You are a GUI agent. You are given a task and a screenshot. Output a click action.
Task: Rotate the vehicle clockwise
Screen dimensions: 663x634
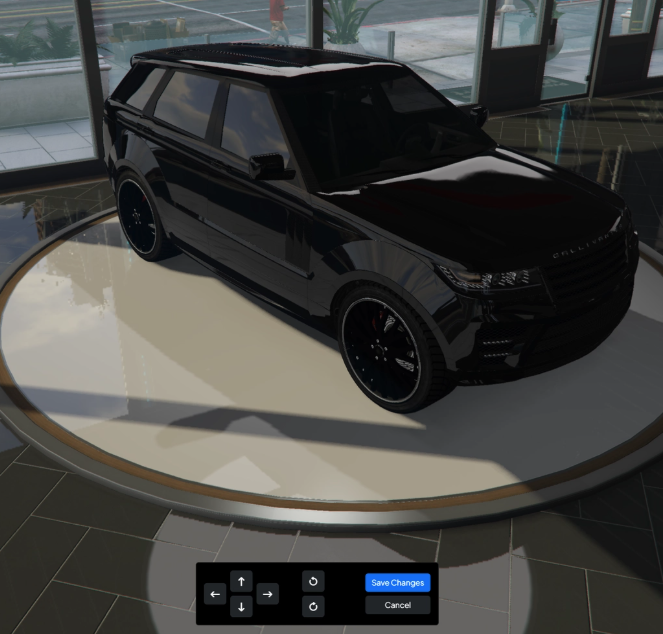(x=313, y=607)
